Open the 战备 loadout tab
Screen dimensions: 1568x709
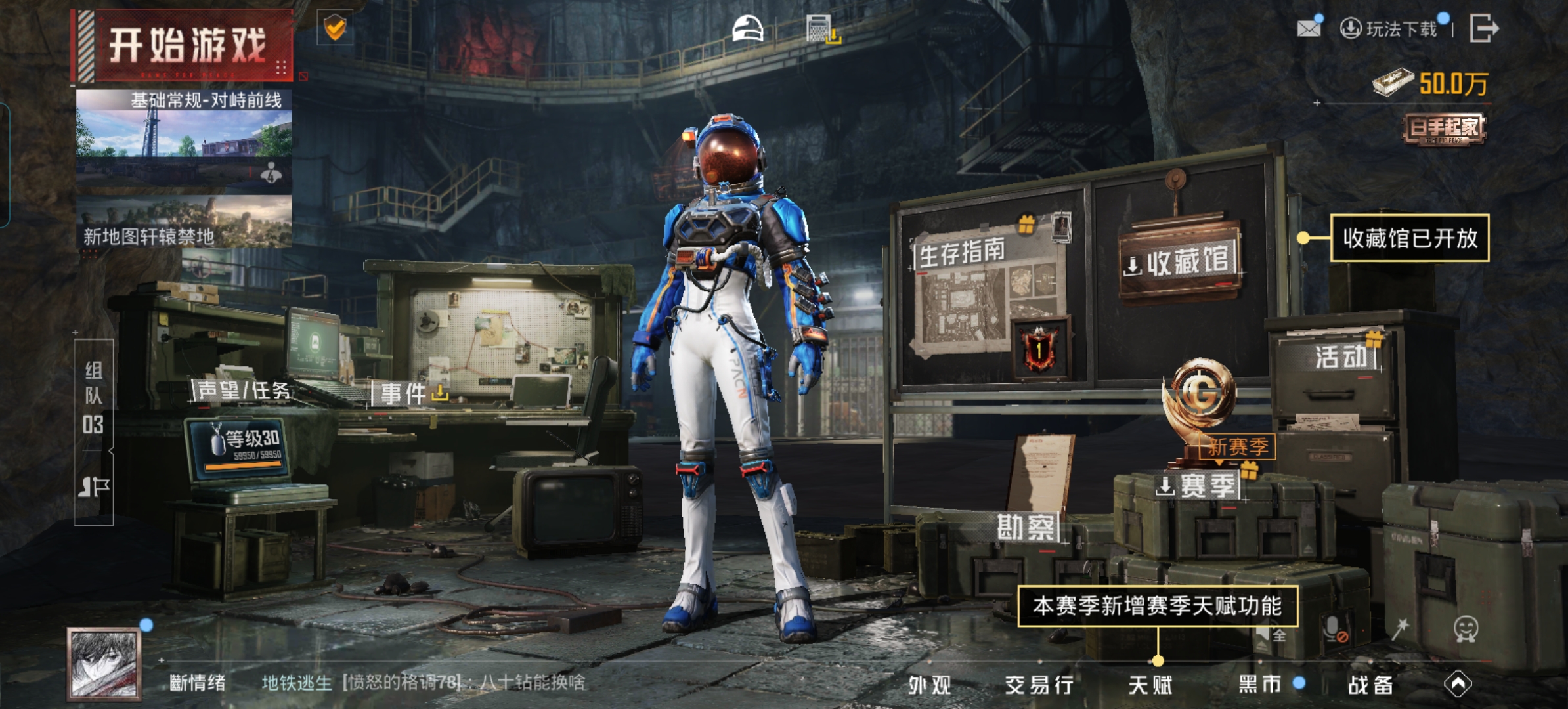click(1370, 685)
